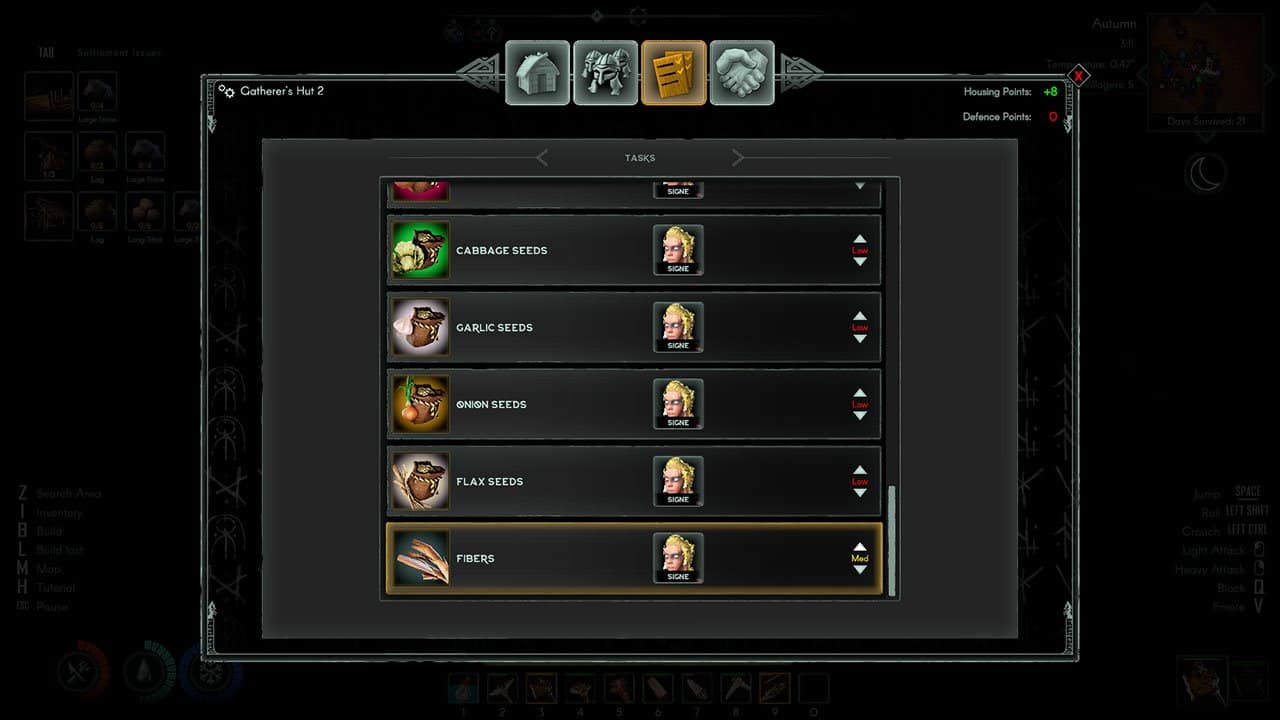Image resolution: width=1280 pixels, height=720 pixels.
Task: Open the handshake trade tab
Action: 742,73
